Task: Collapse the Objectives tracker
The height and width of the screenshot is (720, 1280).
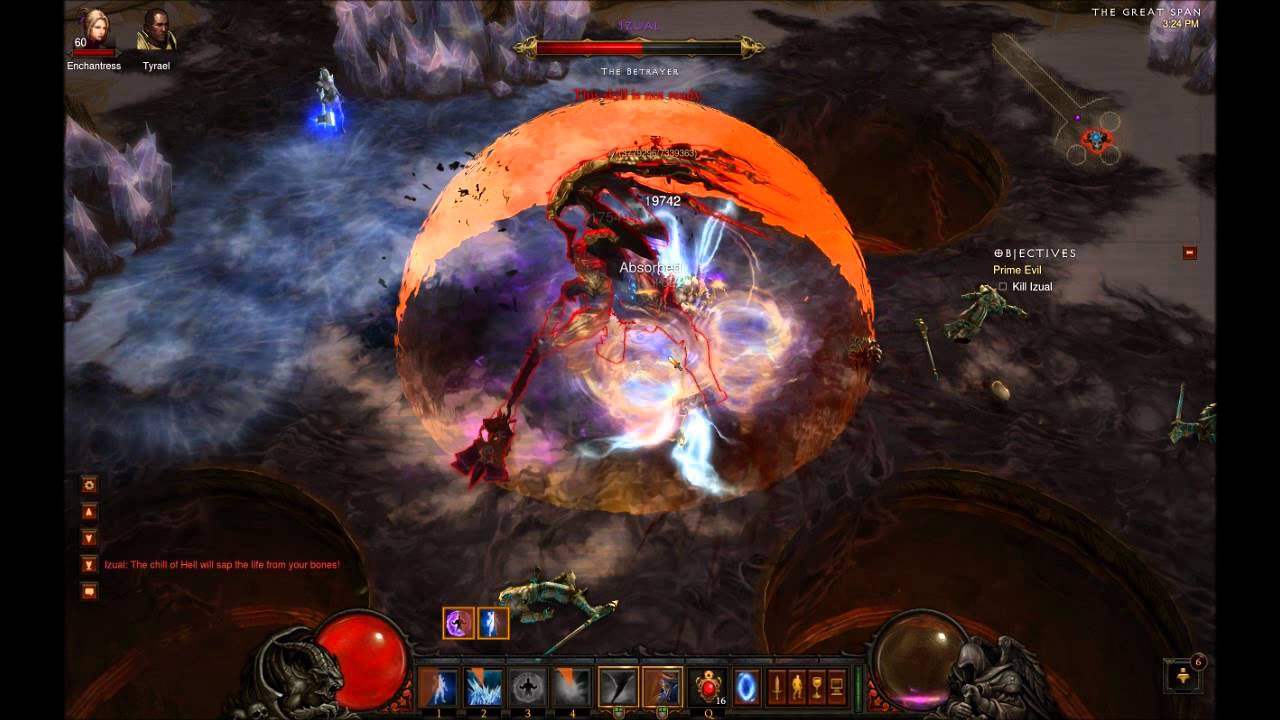Action: pyautogui.click(x=1189, y=253)
